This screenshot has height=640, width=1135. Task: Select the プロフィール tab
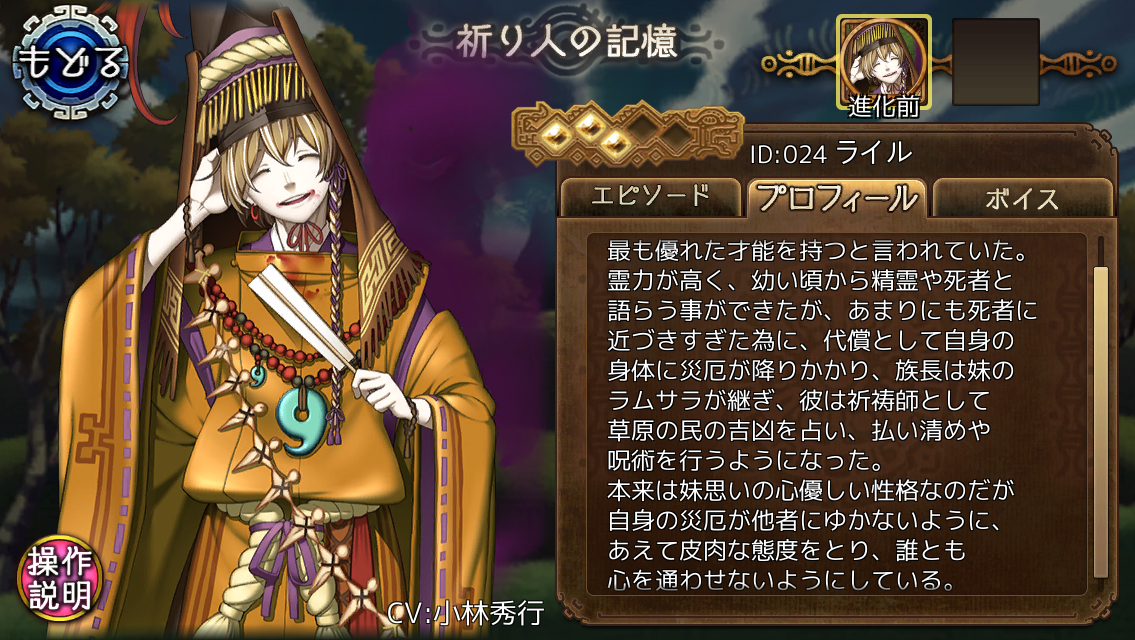837,197
